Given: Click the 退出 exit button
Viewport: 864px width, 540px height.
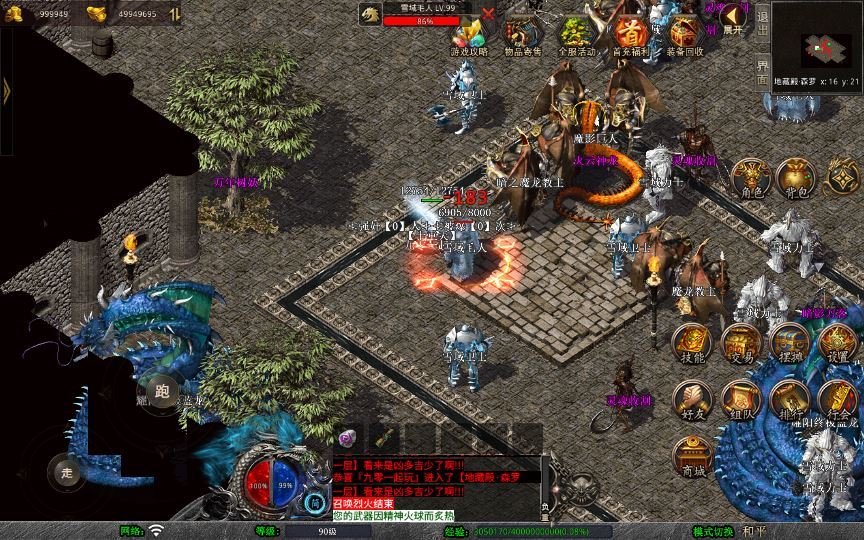Looking at the screenshot, I should (762, 20).
